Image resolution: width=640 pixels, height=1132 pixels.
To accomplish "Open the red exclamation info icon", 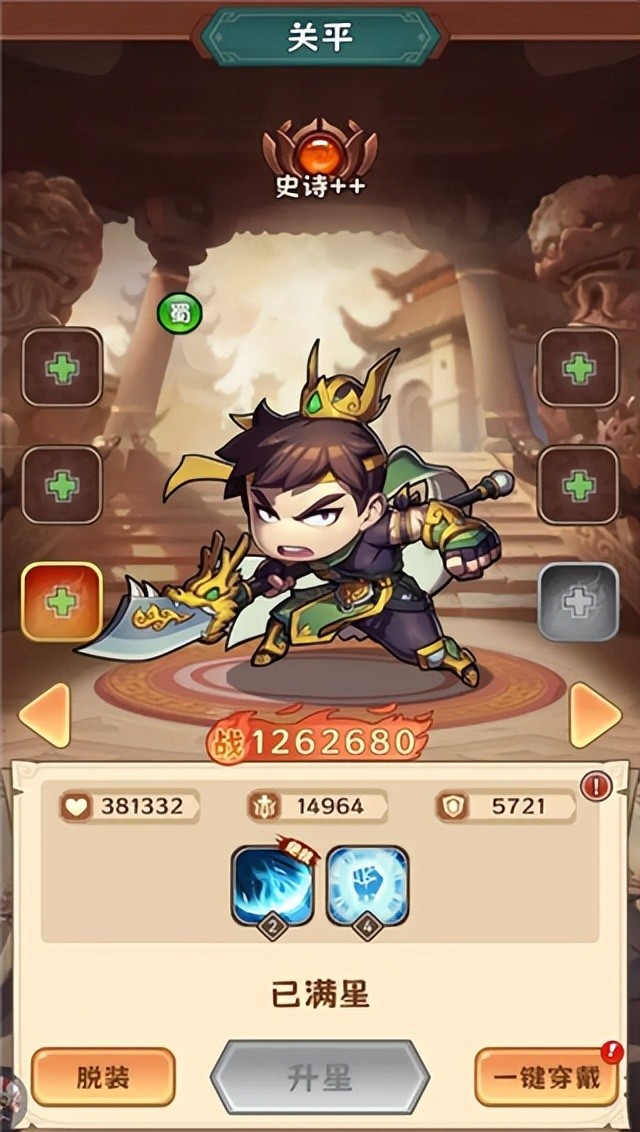I will pyautogui.click(x=596, y=786).
